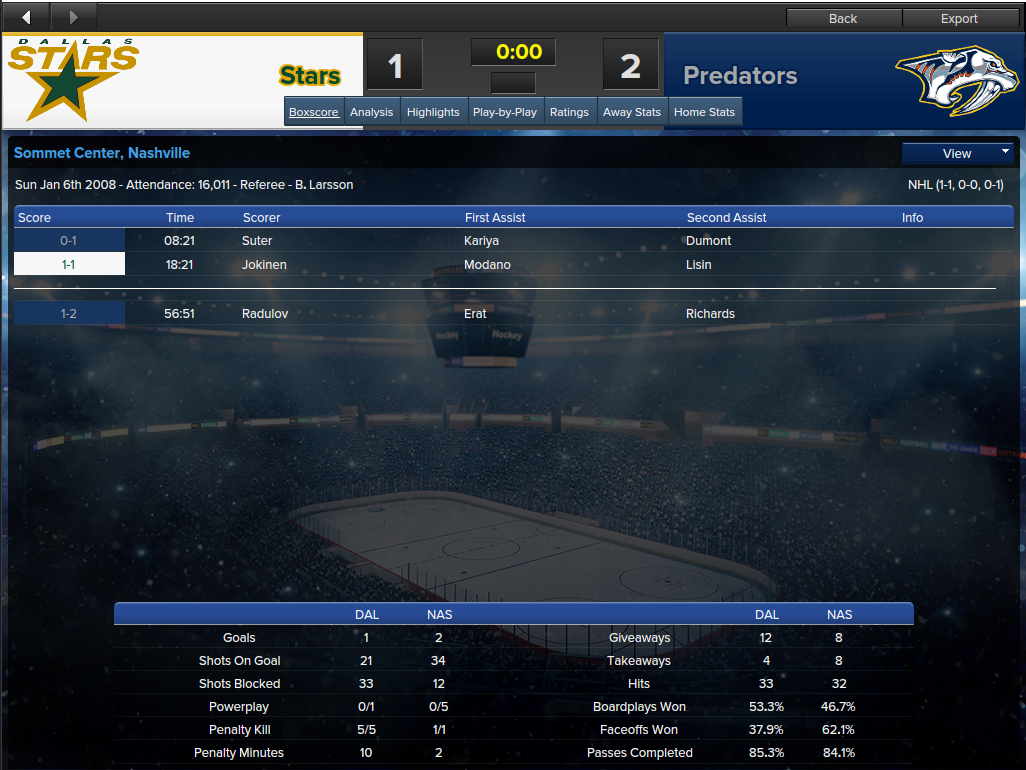Switch to Home Stats tab
This screenshot has width=1026, height=770.
(x=704, y=112)
